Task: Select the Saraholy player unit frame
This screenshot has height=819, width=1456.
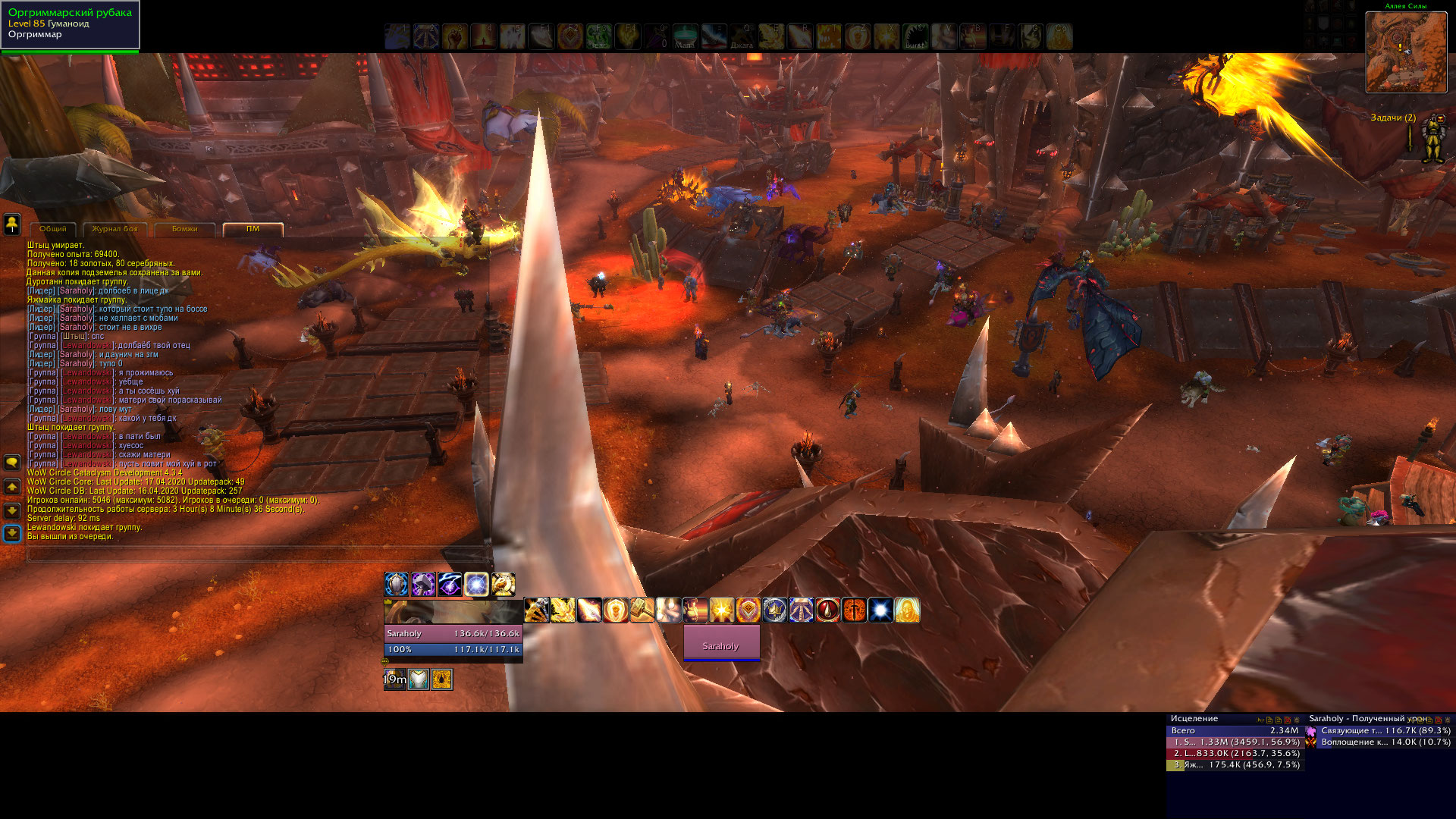Action: pos(453,633)
